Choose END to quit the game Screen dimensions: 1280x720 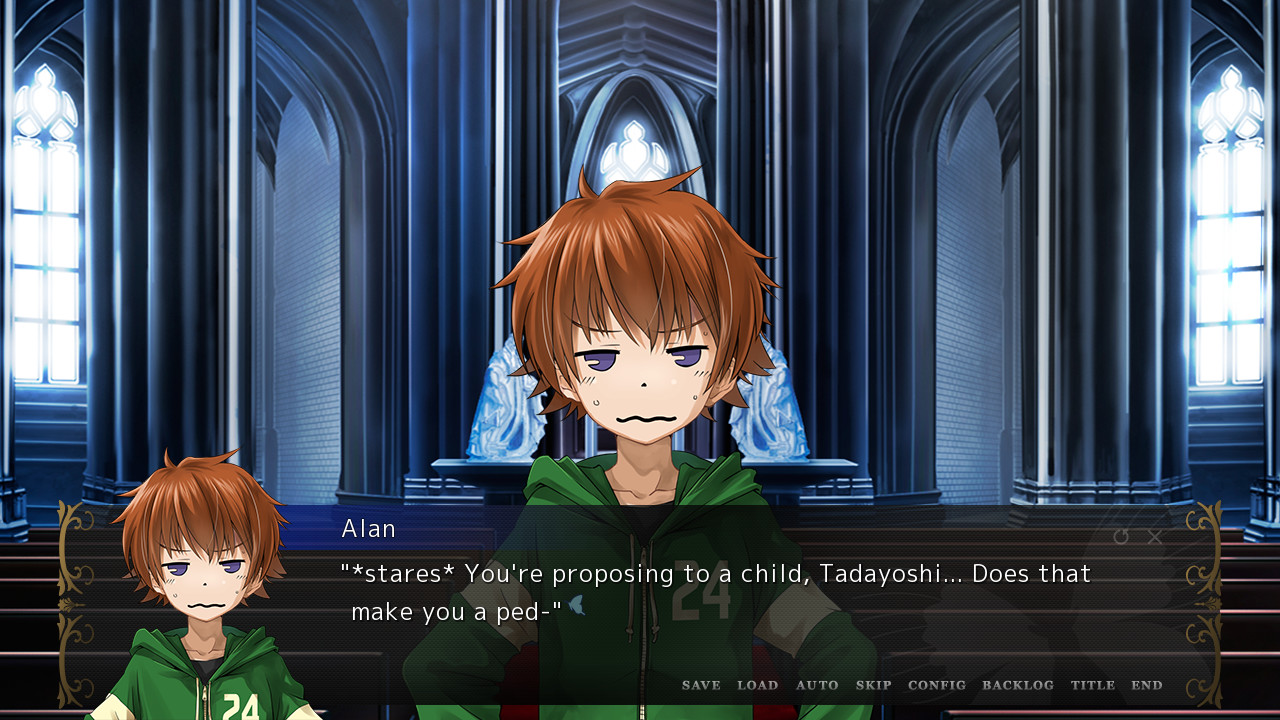pos(1147,685)
